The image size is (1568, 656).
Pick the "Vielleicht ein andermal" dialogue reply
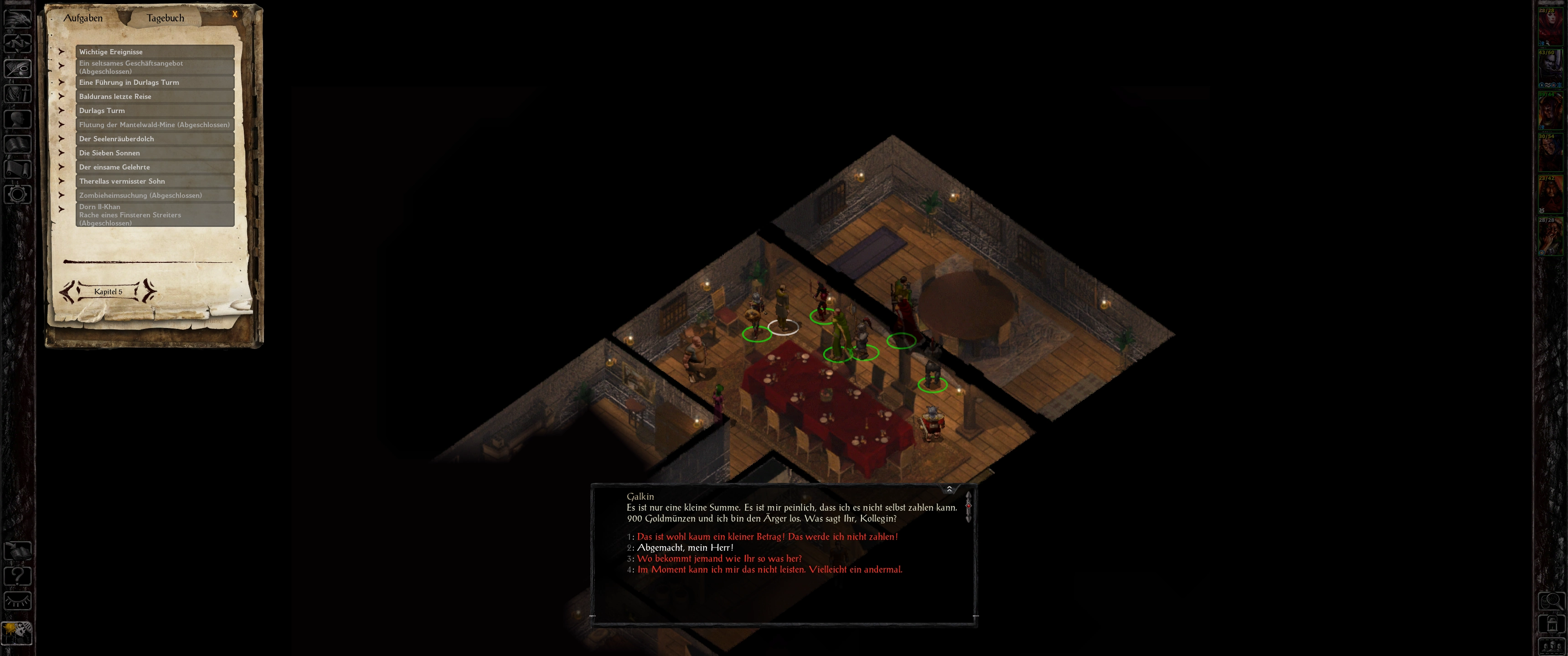(x=769, y=569)
